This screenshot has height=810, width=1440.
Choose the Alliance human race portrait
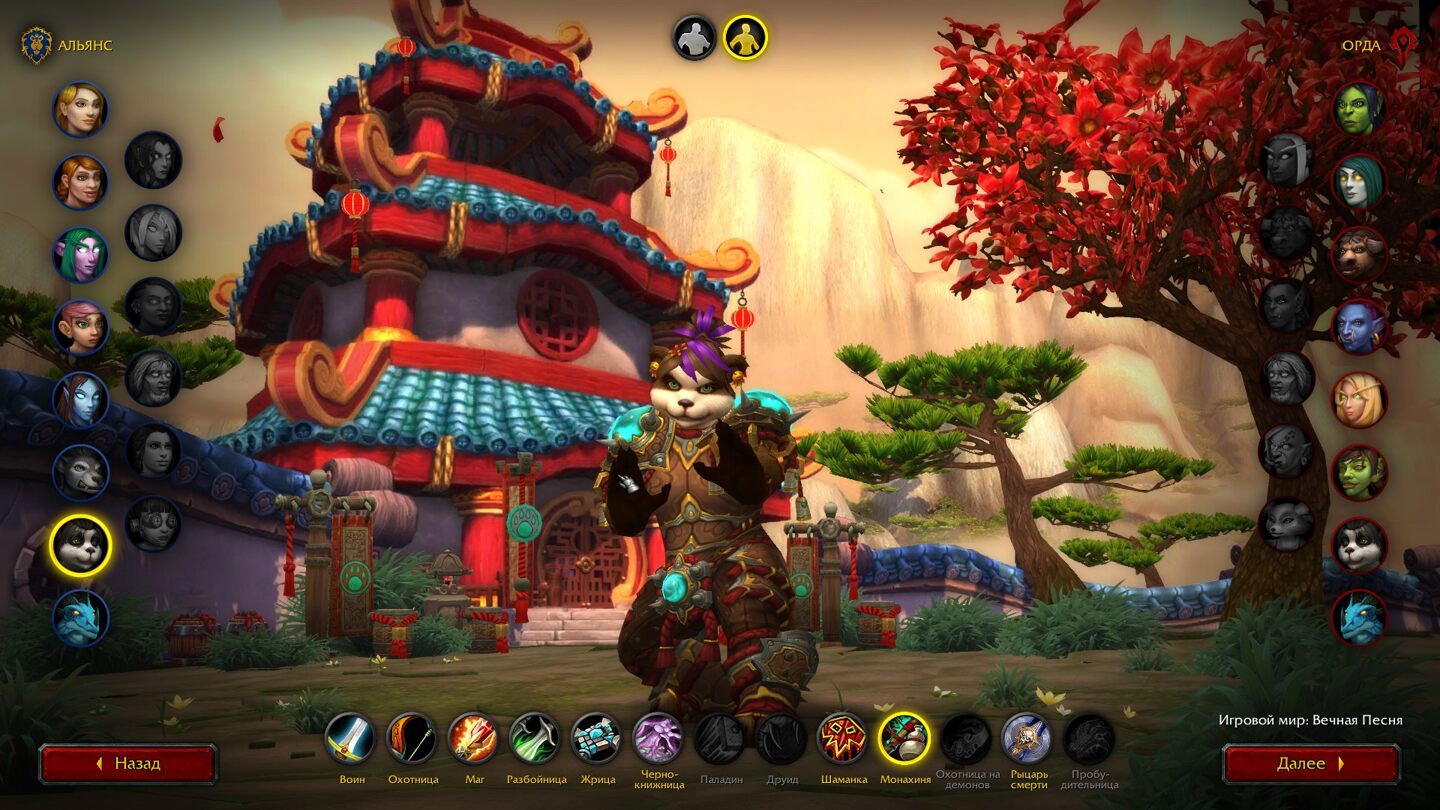tap(80, 109)
